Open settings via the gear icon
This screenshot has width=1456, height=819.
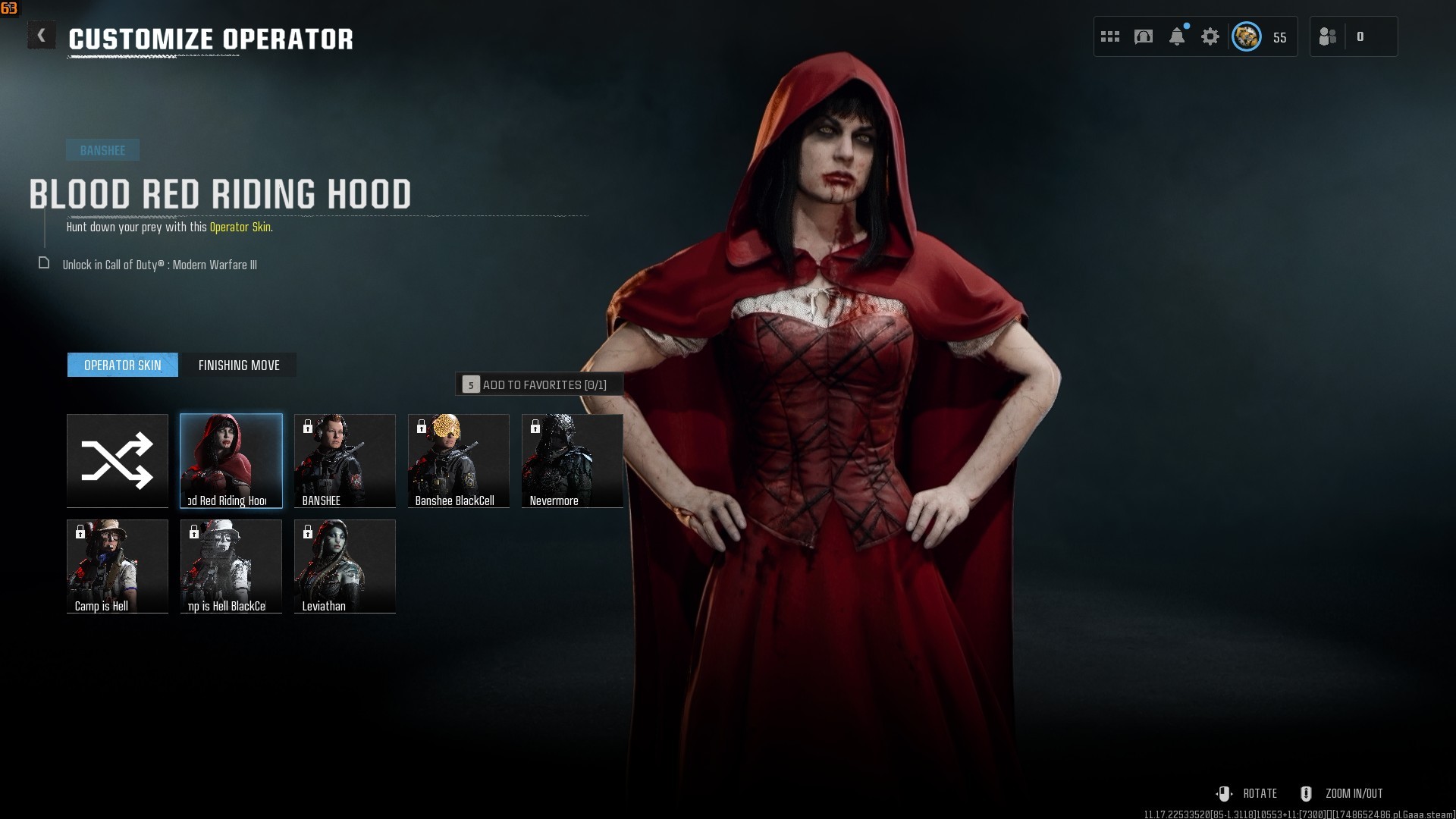[1210, 36]
